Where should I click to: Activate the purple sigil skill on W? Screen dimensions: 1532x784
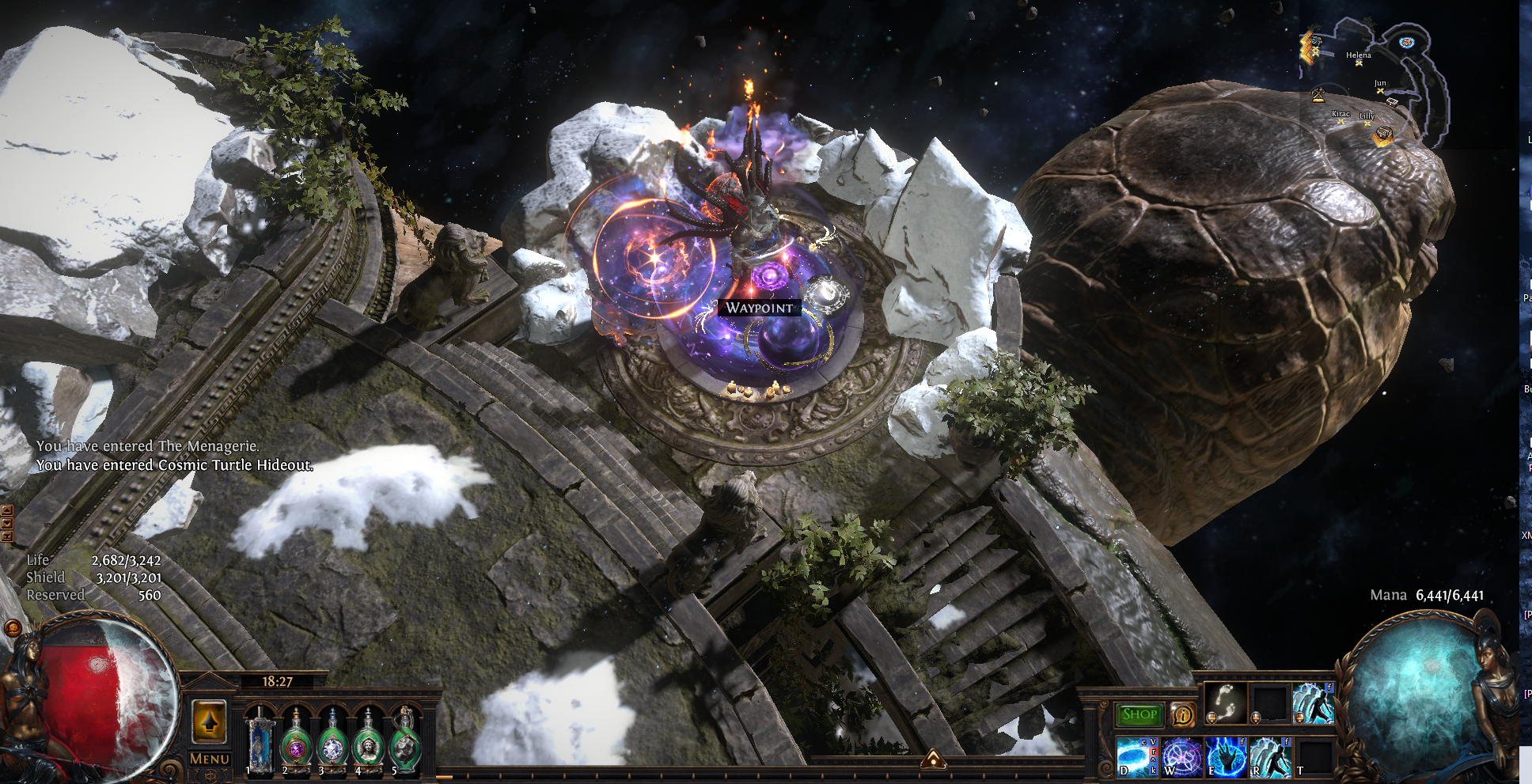1181,757
